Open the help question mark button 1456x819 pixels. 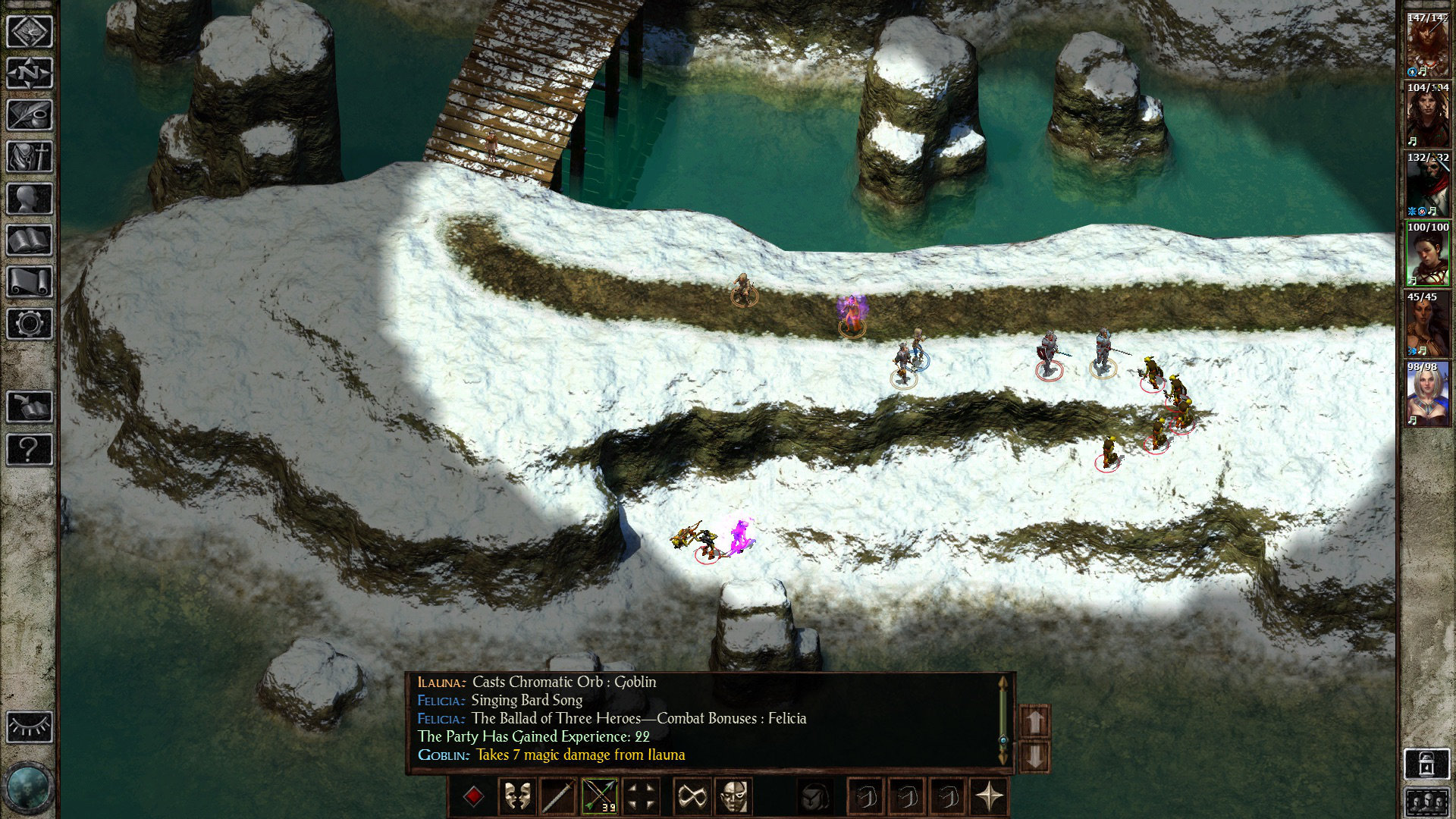coord(30,449)
